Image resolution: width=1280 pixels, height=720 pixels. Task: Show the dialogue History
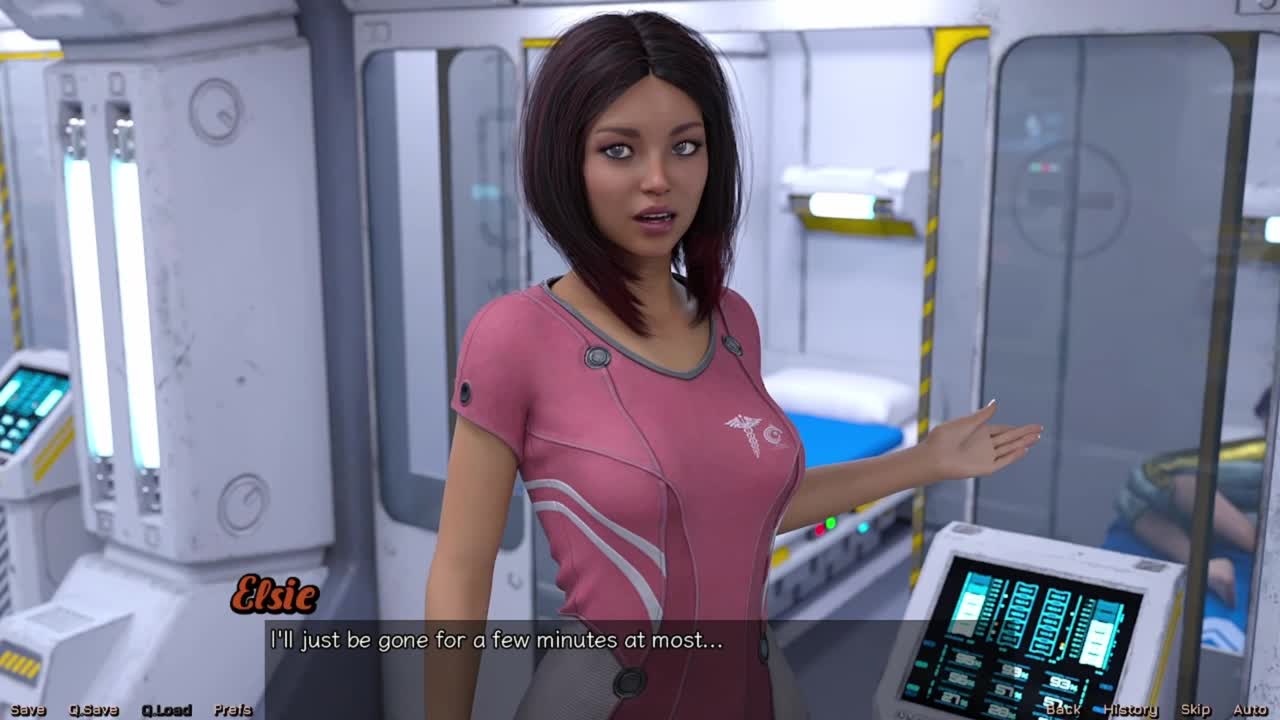(x=1130, y=710)
